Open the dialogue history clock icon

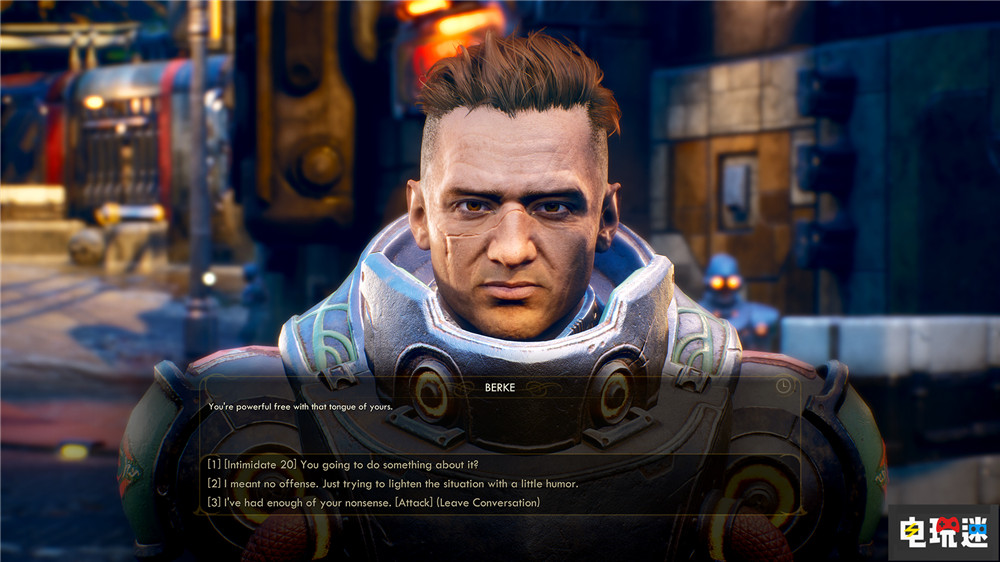(x=782, y=386)
